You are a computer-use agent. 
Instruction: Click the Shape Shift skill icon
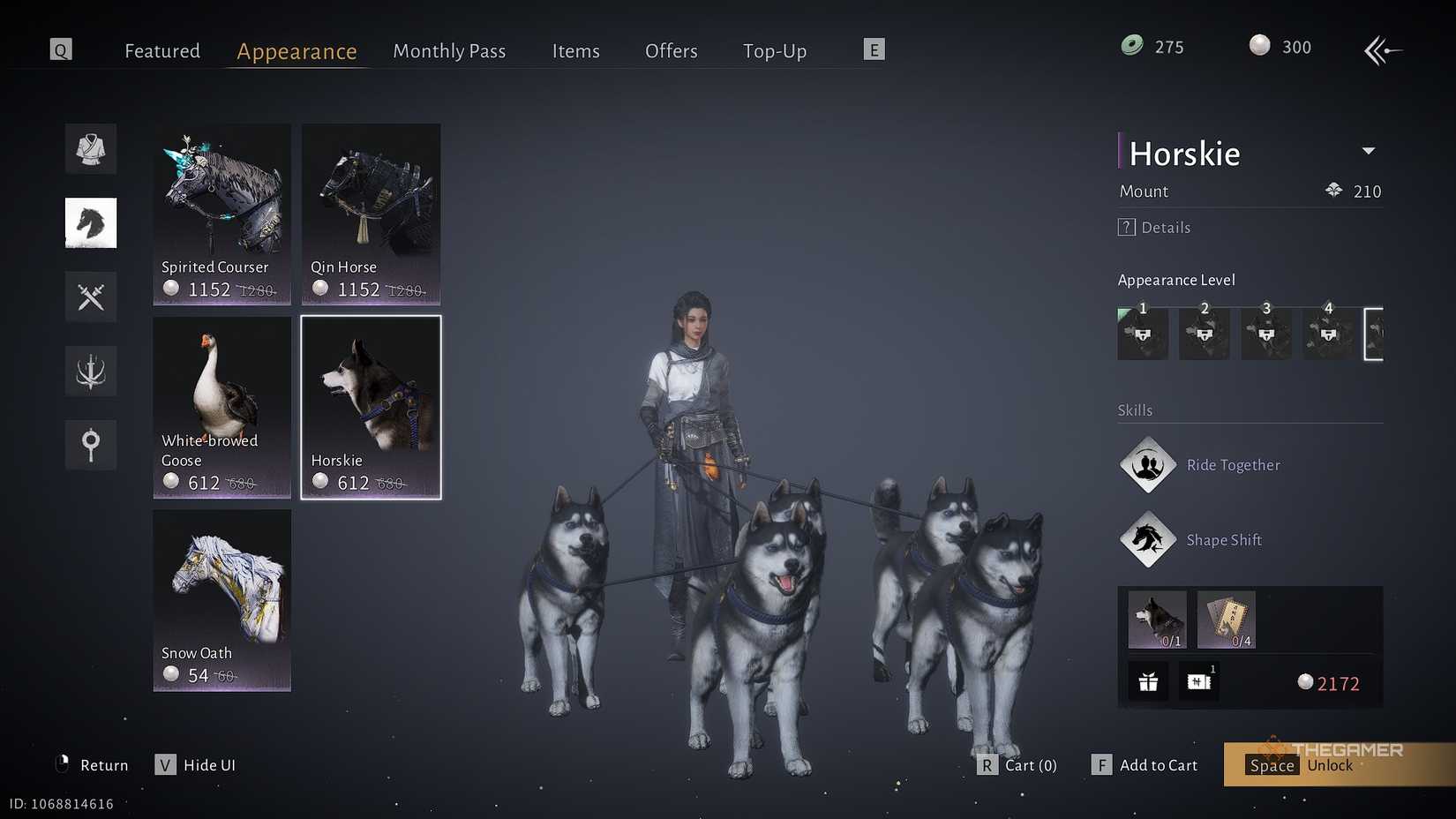click(1147, 539)
